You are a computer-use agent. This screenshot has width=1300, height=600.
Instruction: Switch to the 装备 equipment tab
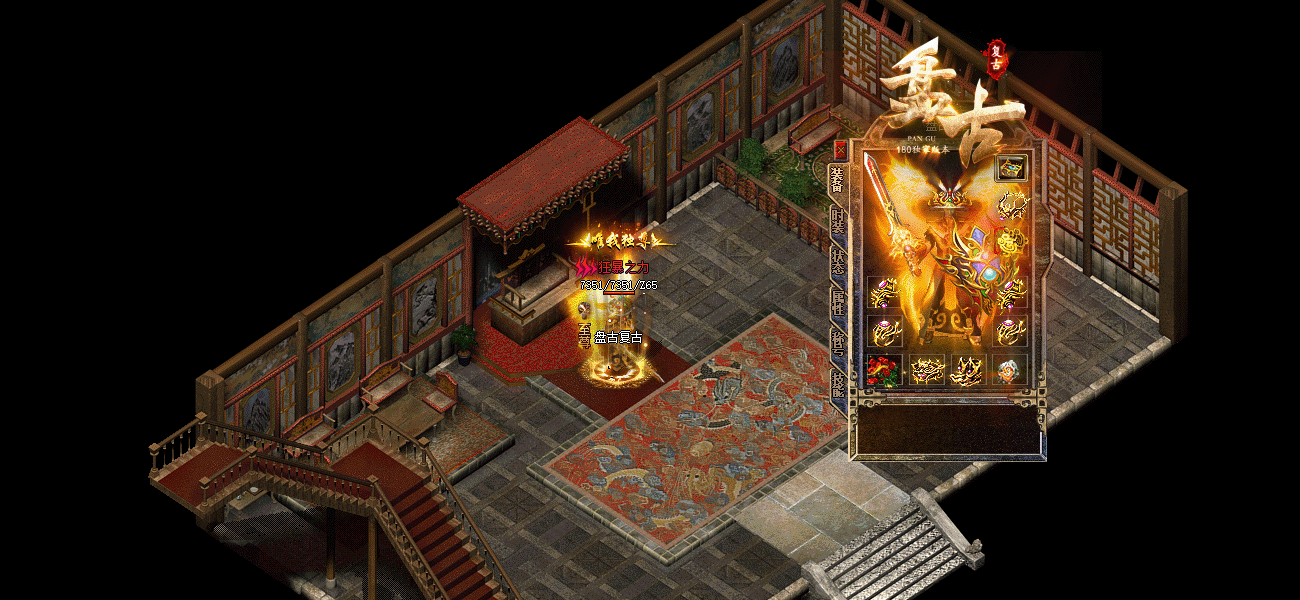click(838, 182)
